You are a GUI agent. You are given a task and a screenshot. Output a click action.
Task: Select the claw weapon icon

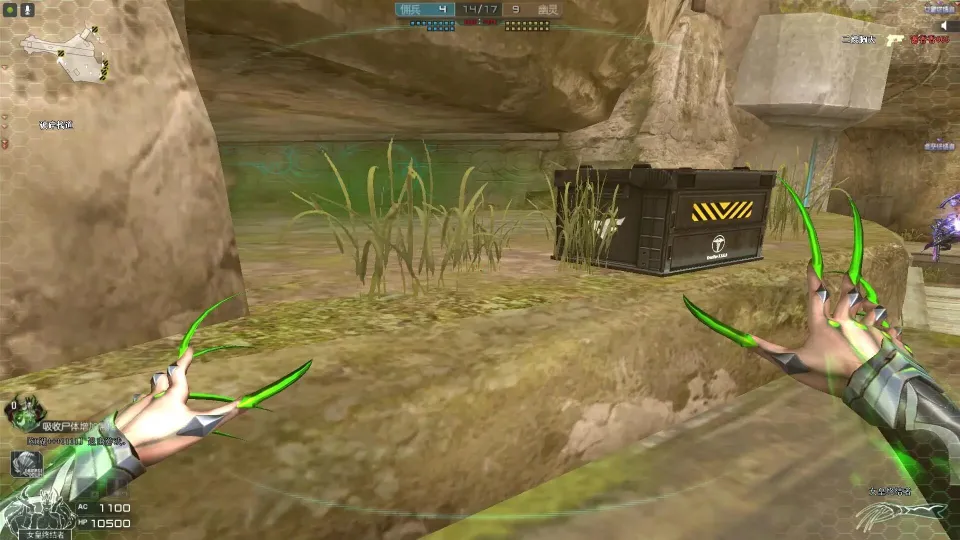tap(900, 512)
